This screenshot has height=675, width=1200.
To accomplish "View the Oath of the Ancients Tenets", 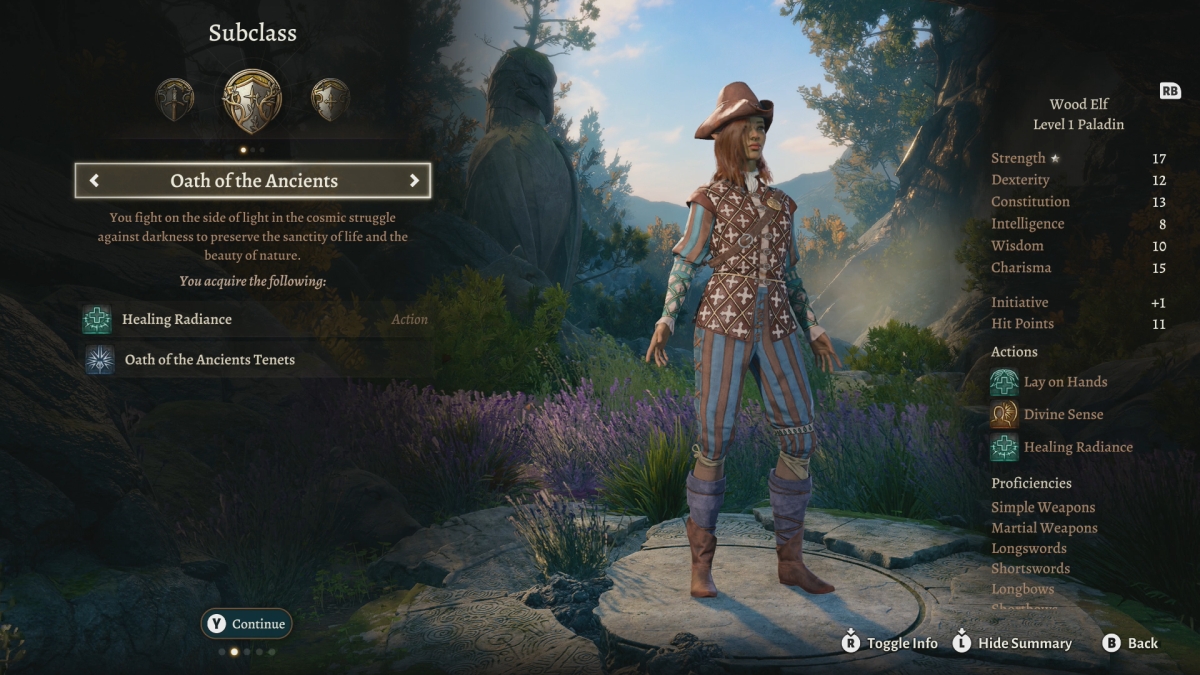I will click(208, 360).
